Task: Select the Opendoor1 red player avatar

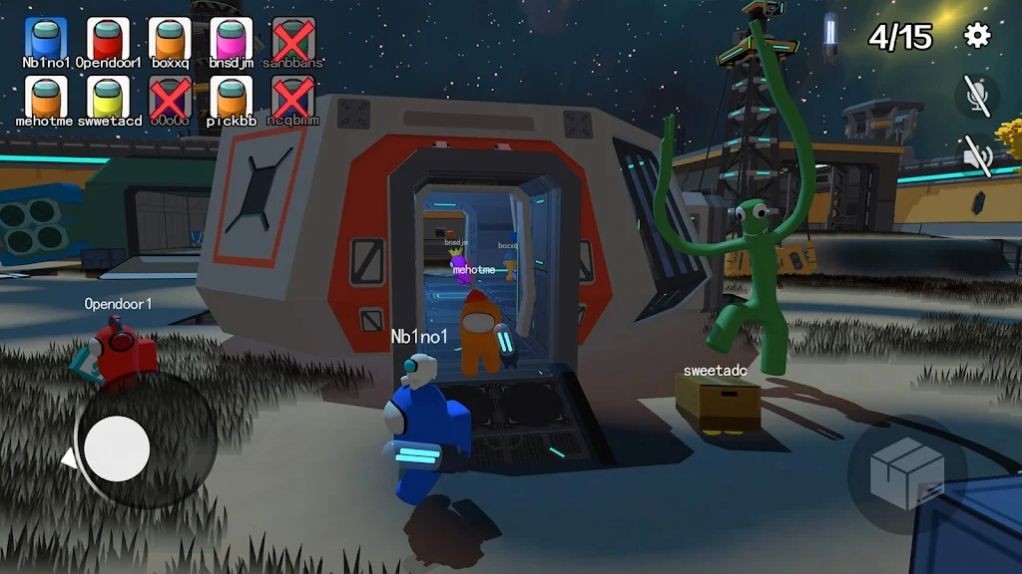Action: click(107, 38)
